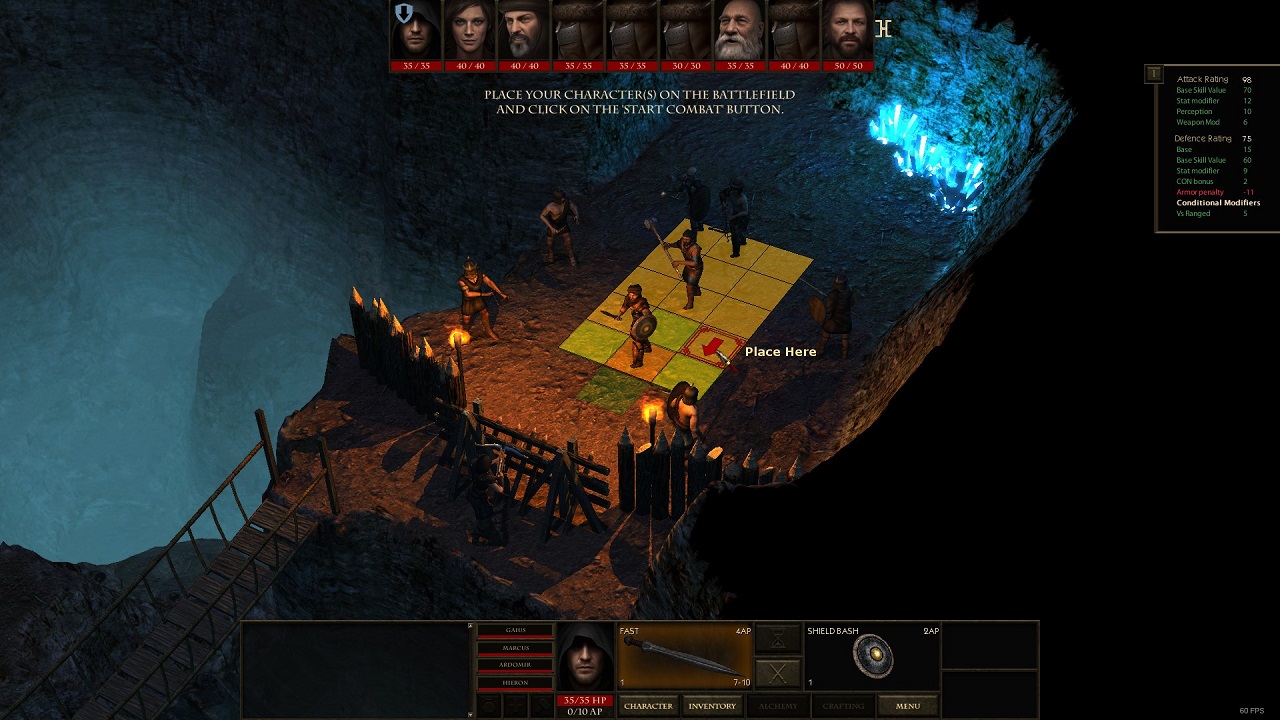1280x720 pixels.
Task: Toggle the stats panel T button
Action: tap(1154, 74)
